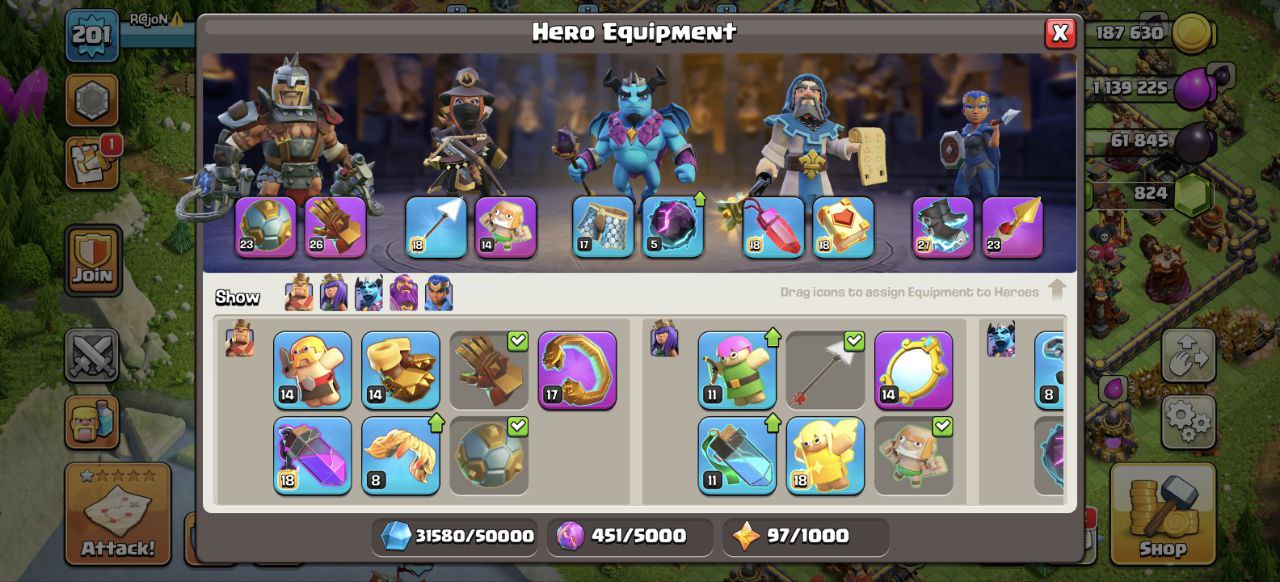Image resolution: width=1280 pixels, height=582 pixels.
Task: Click the equipped Eternal Tome book slot
Action: pos(843,227)
